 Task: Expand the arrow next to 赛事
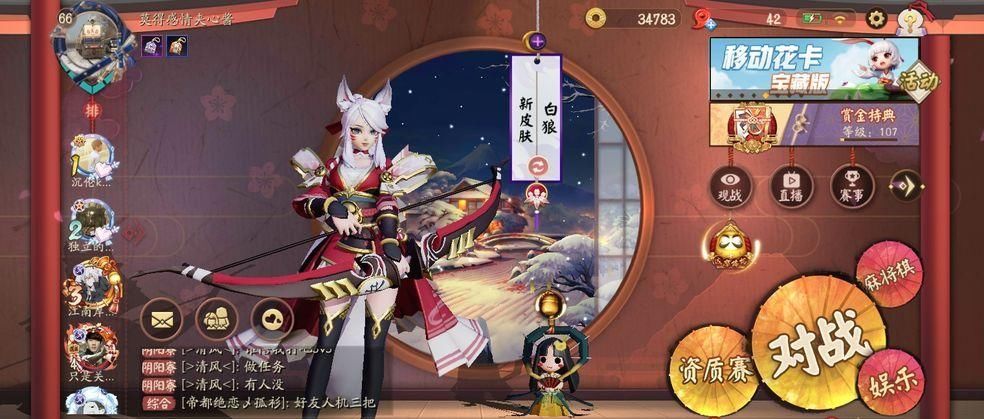(x=905, y=186)
